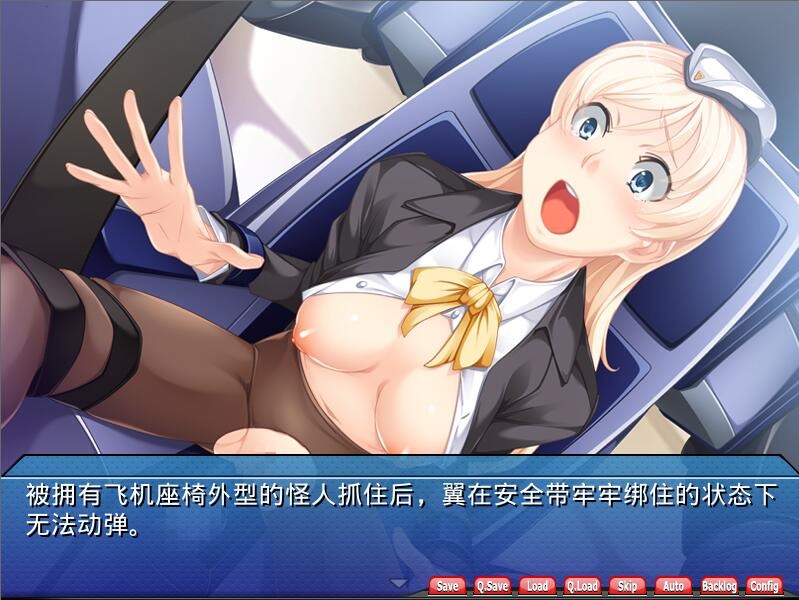The height and width of the screenshot is (600, 799).
Task: Open the Load menu
Action: tap(537, 586)
